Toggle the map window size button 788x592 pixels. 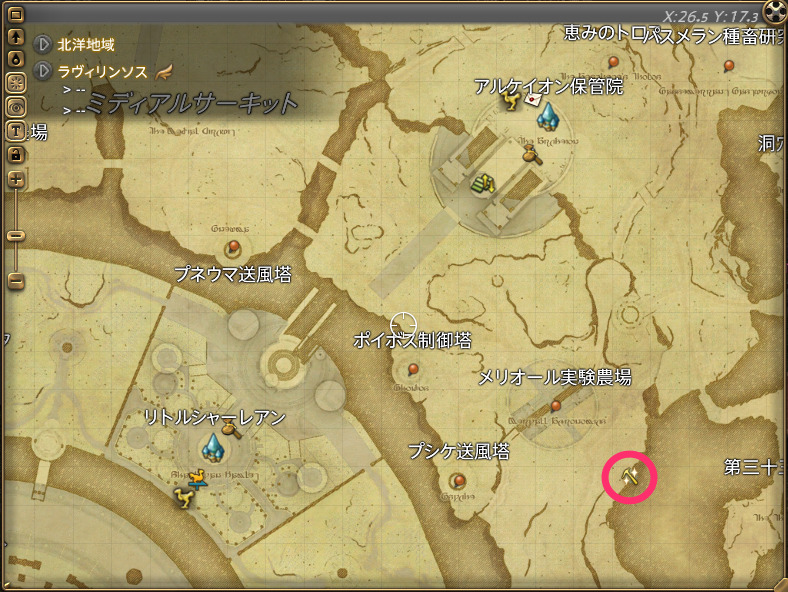tap(16, 14)
